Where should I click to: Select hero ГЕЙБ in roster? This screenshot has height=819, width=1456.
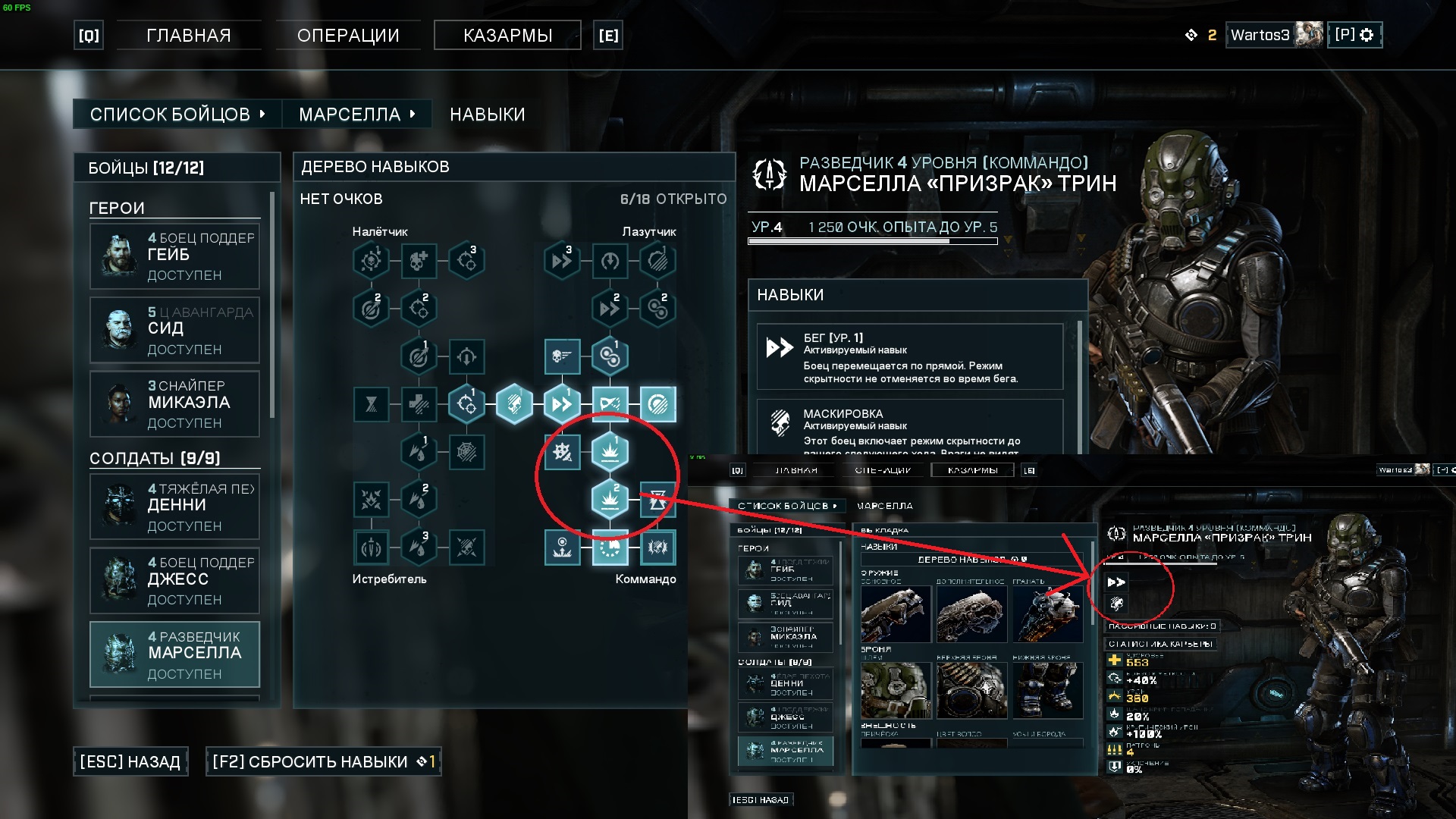click(175, 256)
